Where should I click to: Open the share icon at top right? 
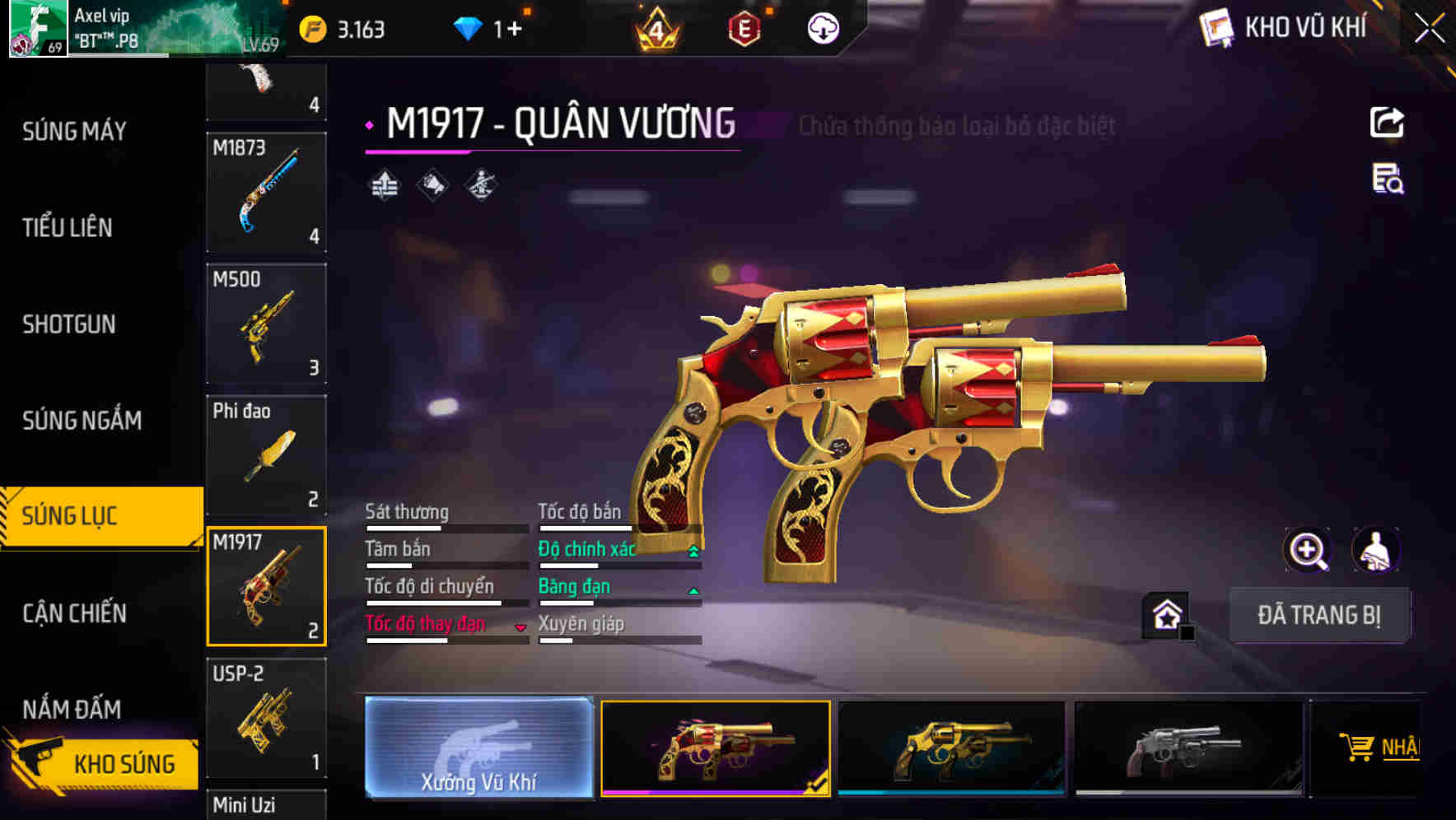[x=1388, y=122]
